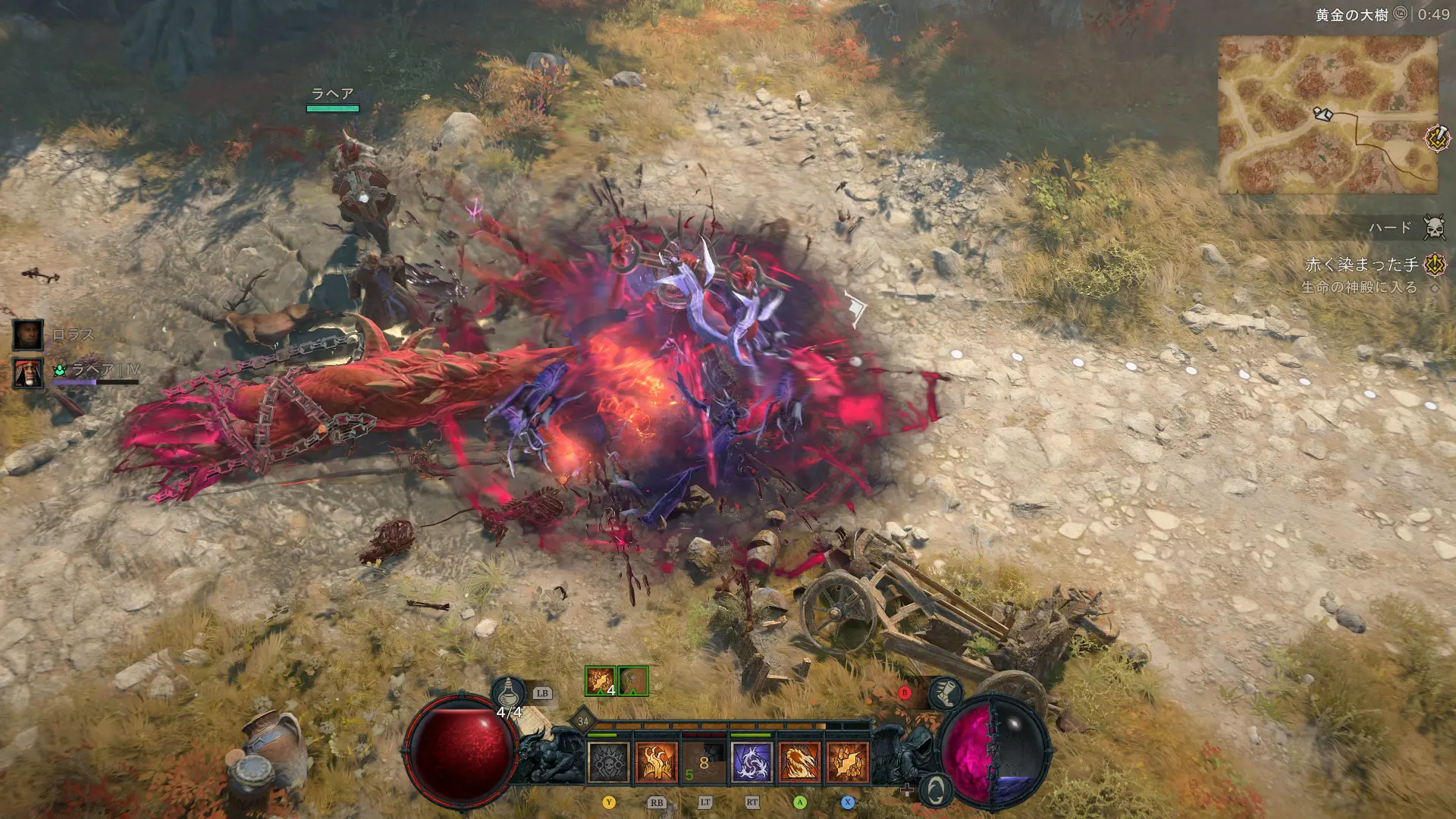
Task: Click the 黄金の大樹 zone name
Action: pos(1351,14)
